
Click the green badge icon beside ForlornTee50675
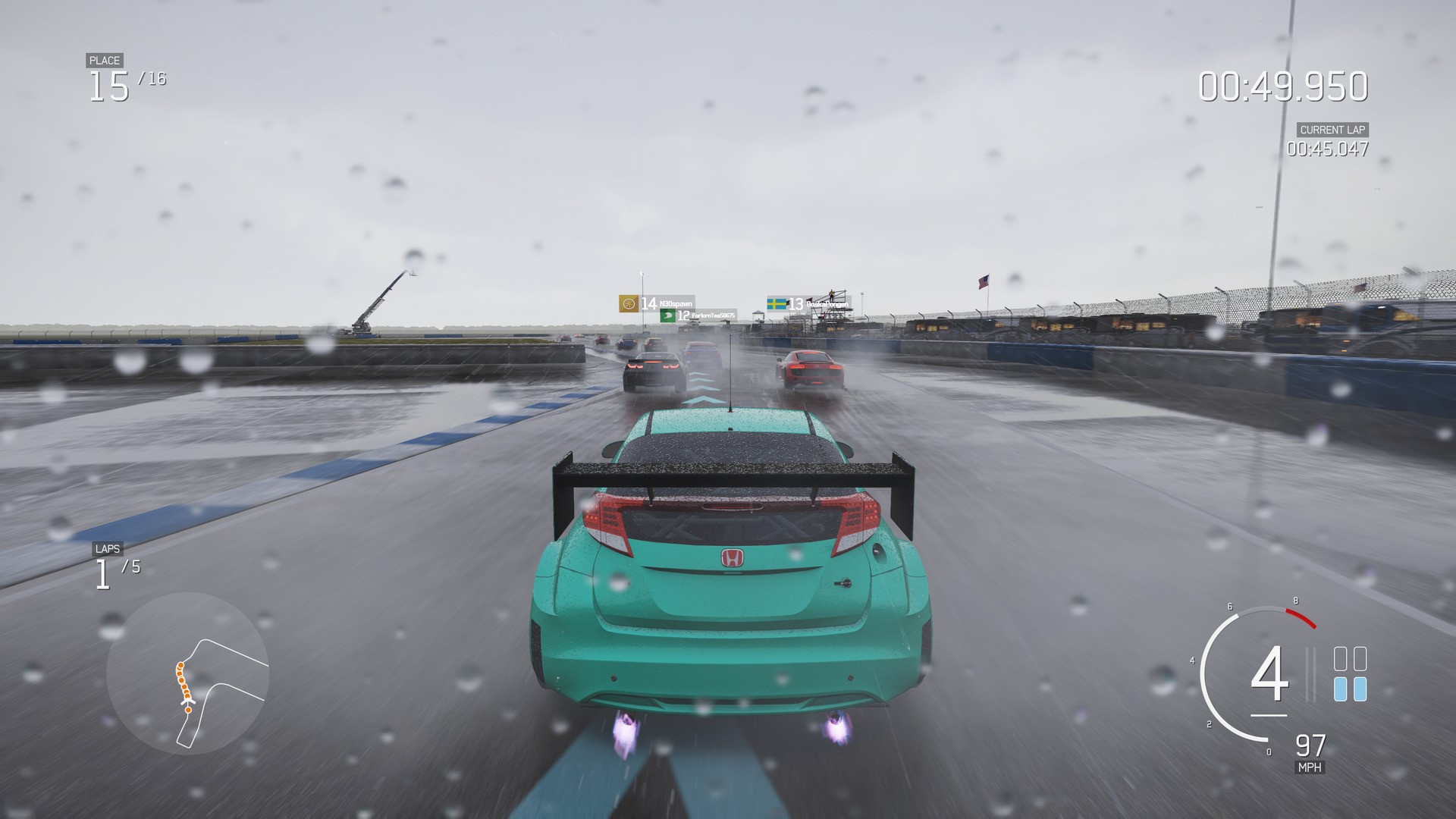click(x=667, y=315)
